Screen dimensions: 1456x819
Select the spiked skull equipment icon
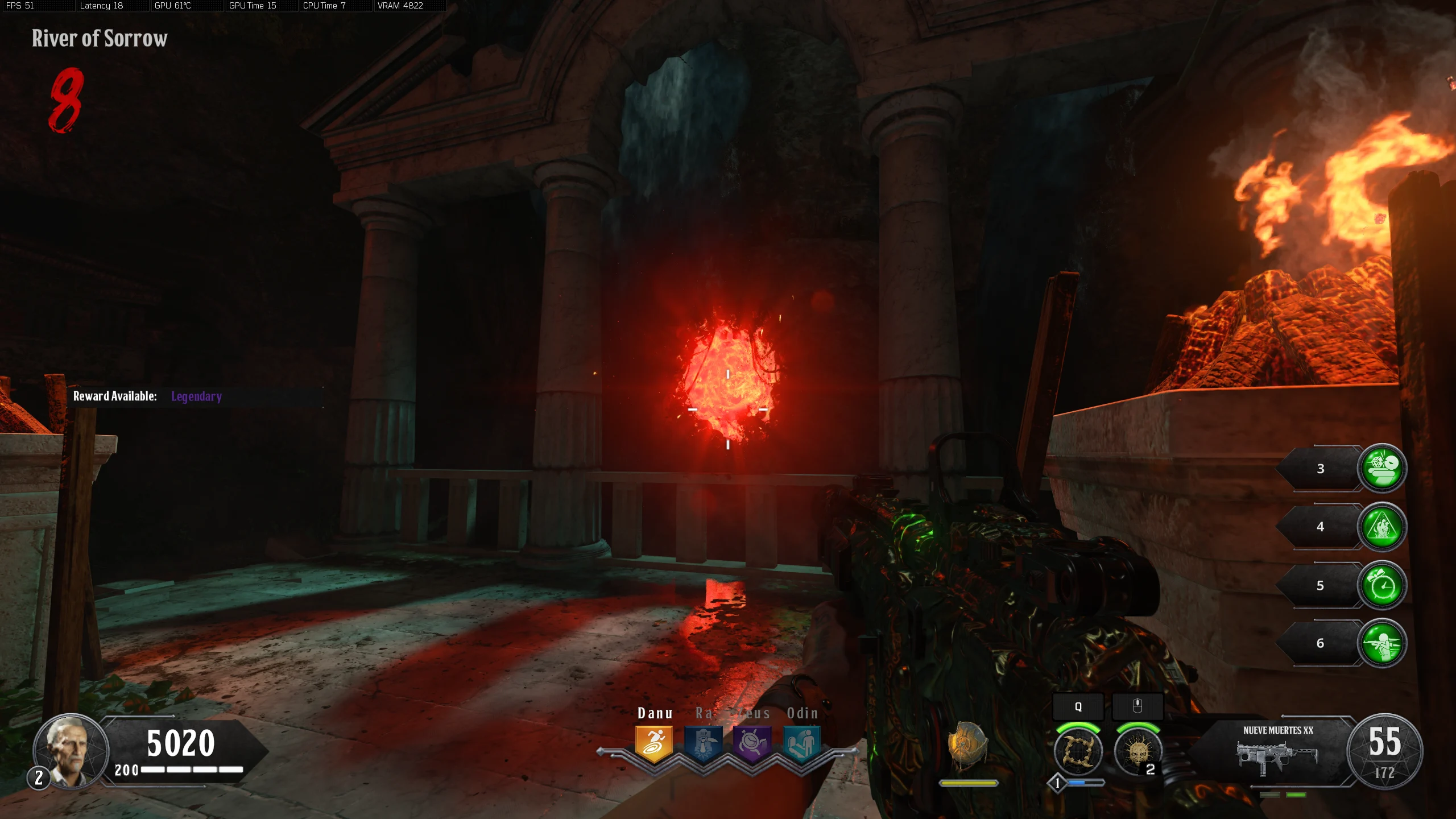pos(1137,751)
